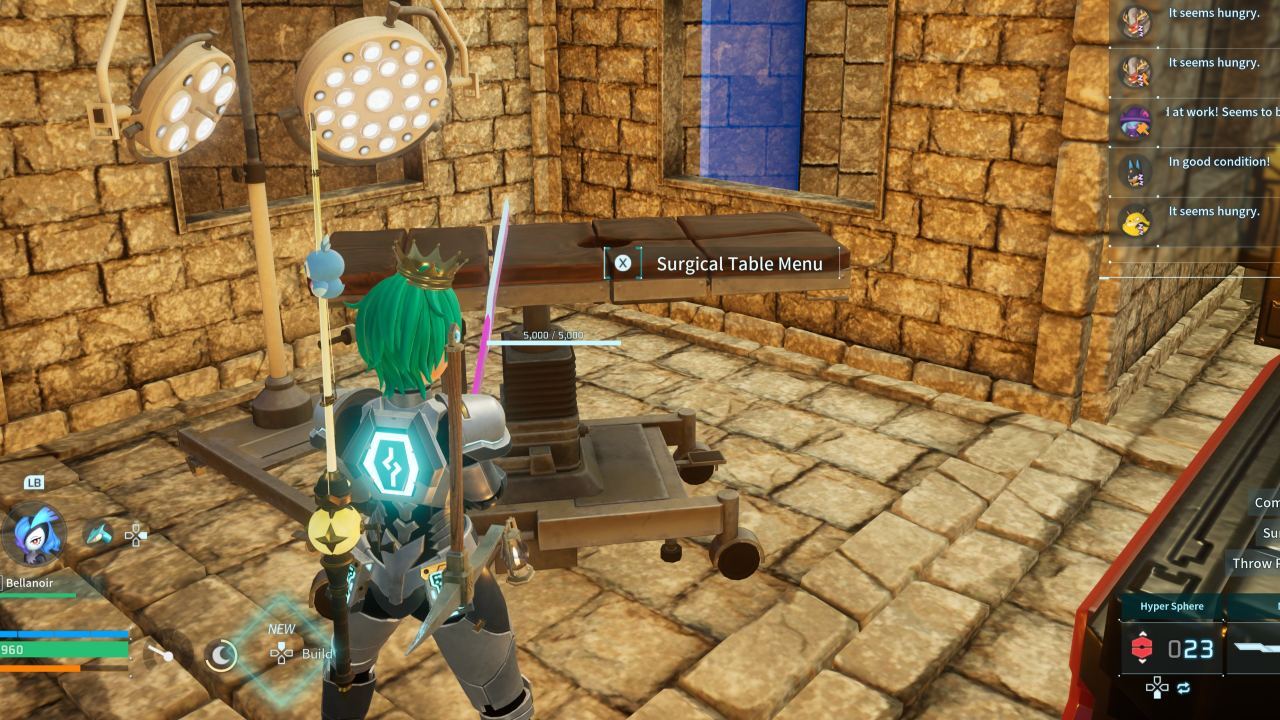This screenshot has width=1280, height=720.
Task: Choose the small teal pal icon beside Bellanoir
Action: [x=99, y=535]
